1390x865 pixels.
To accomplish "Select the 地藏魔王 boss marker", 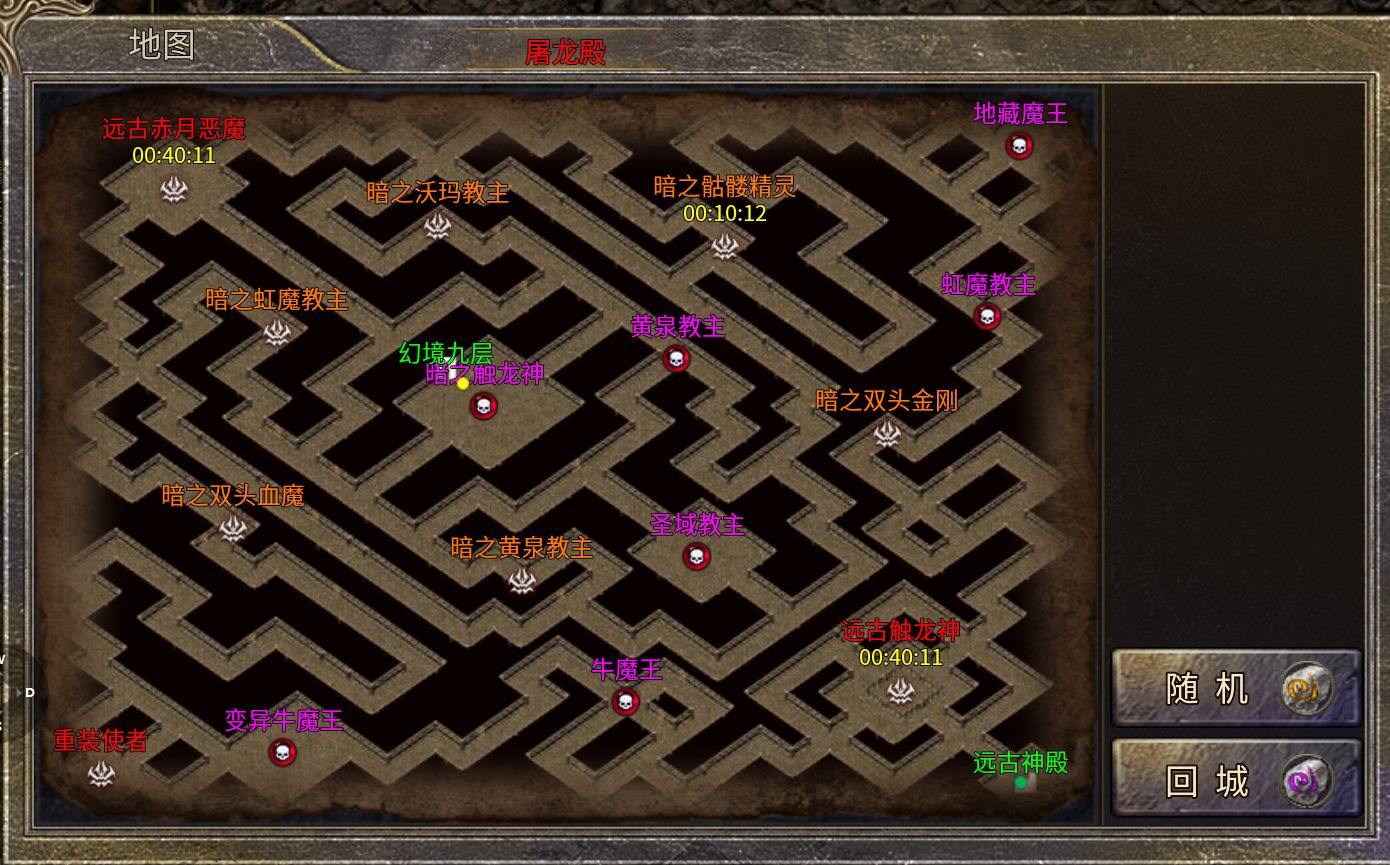I will (x=1019, y=146).
